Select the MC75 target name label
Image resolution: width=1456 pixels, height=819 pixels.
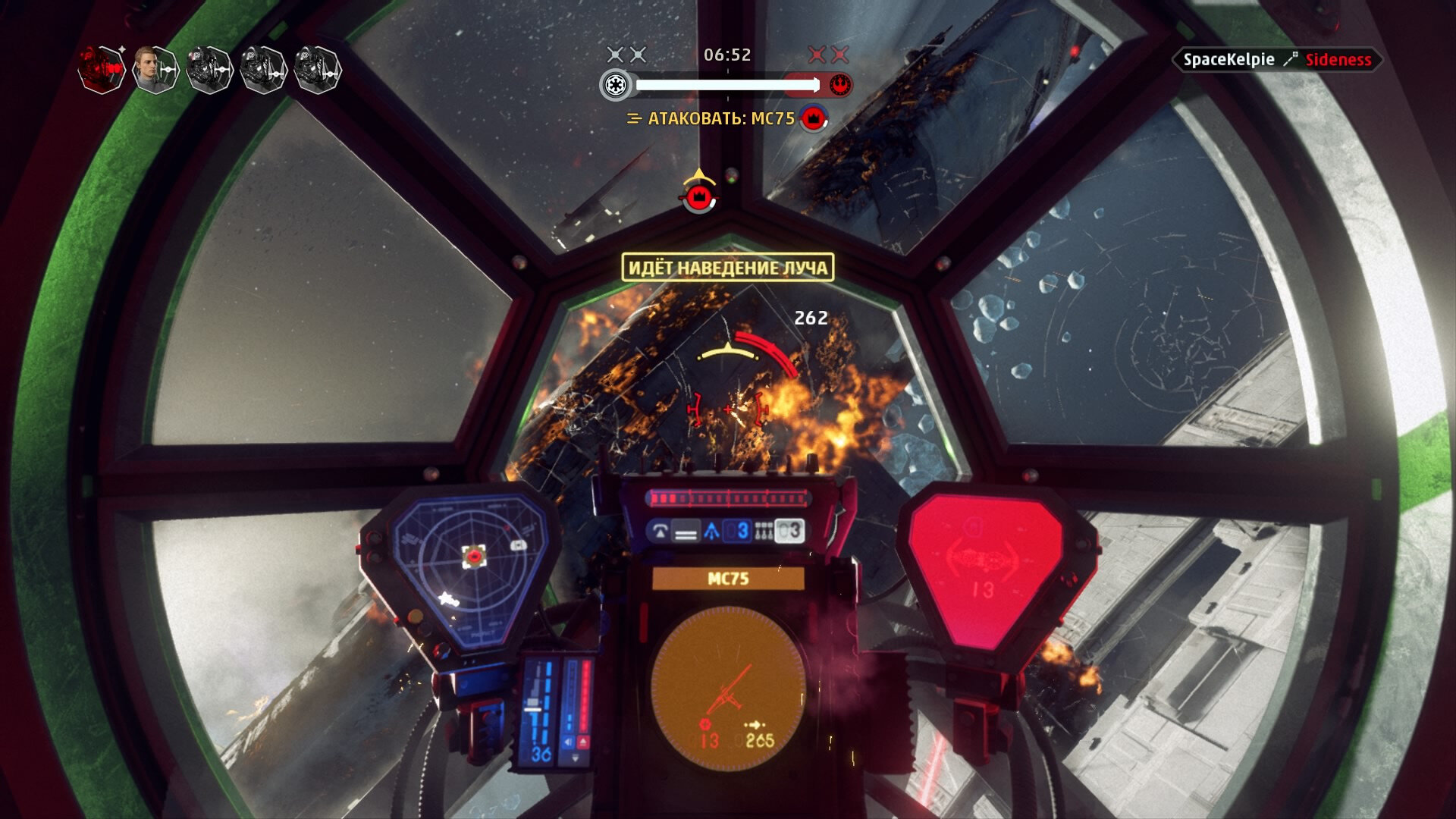coord(728,579)
